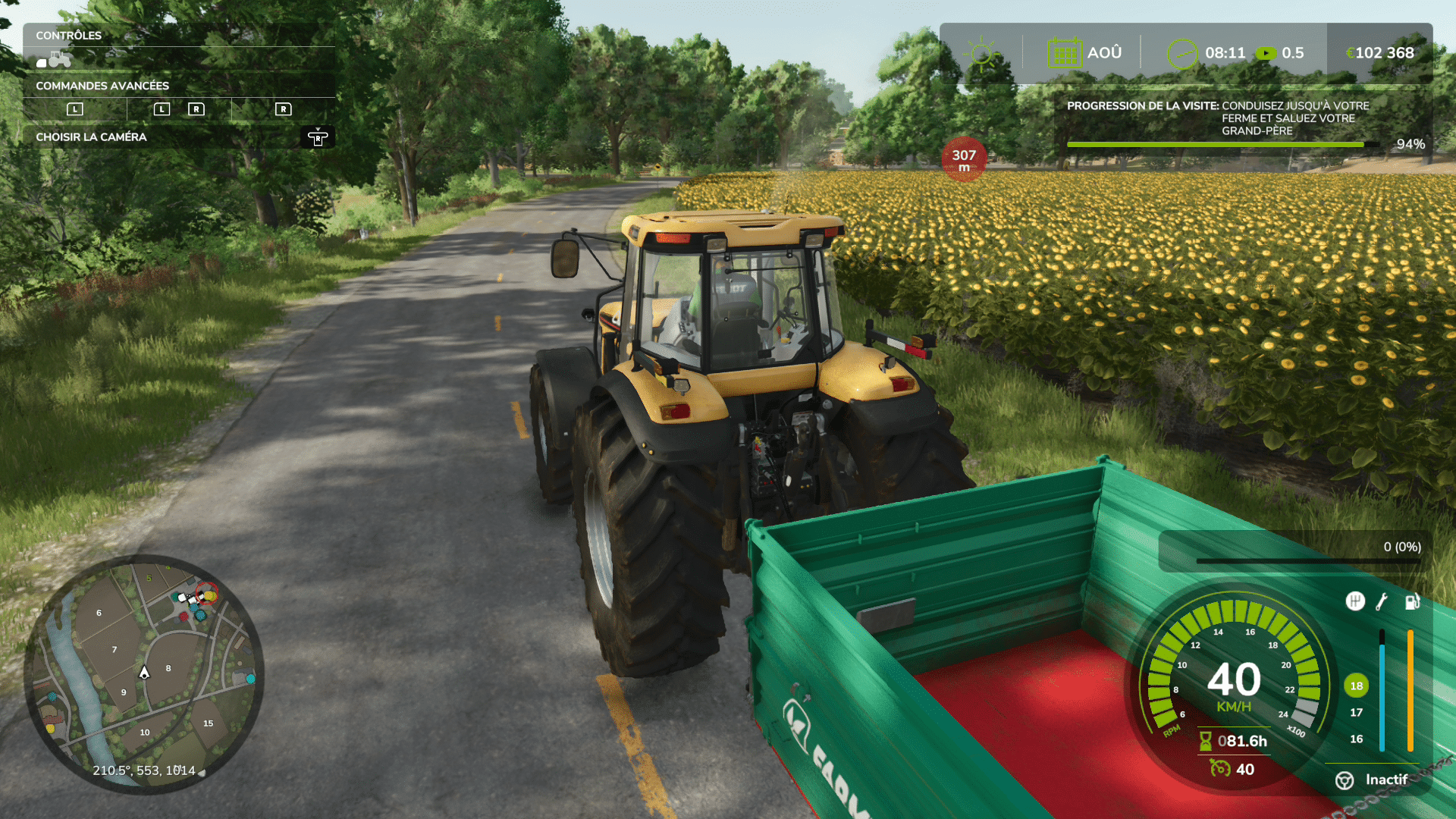
Task: Click the wrench damage icon
Action: (x=1382, y=602)
